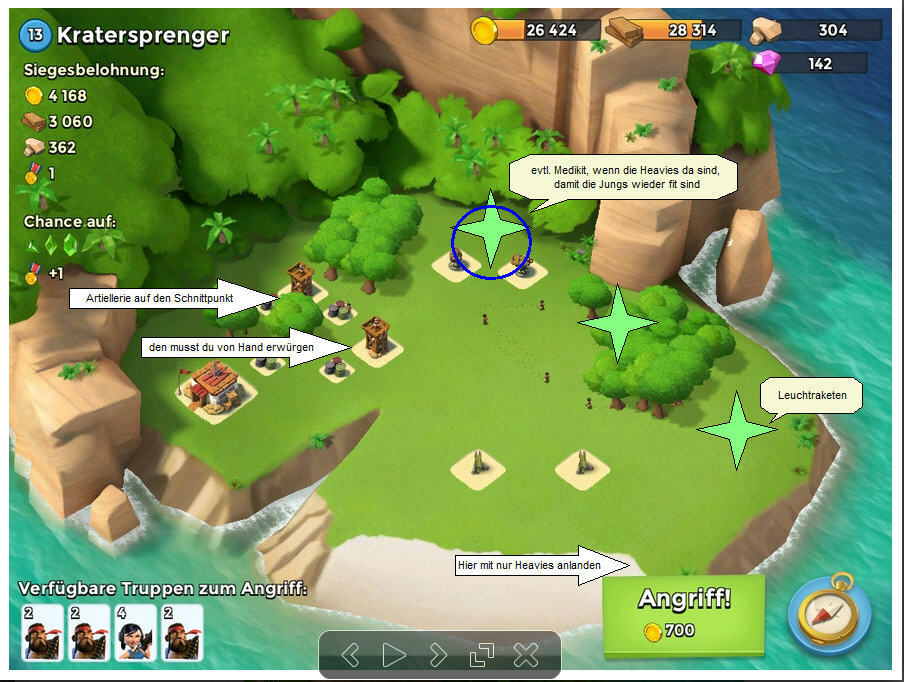904x682 pixels.
Task: Select the Zooka troop card
Action: pos(135,632)
